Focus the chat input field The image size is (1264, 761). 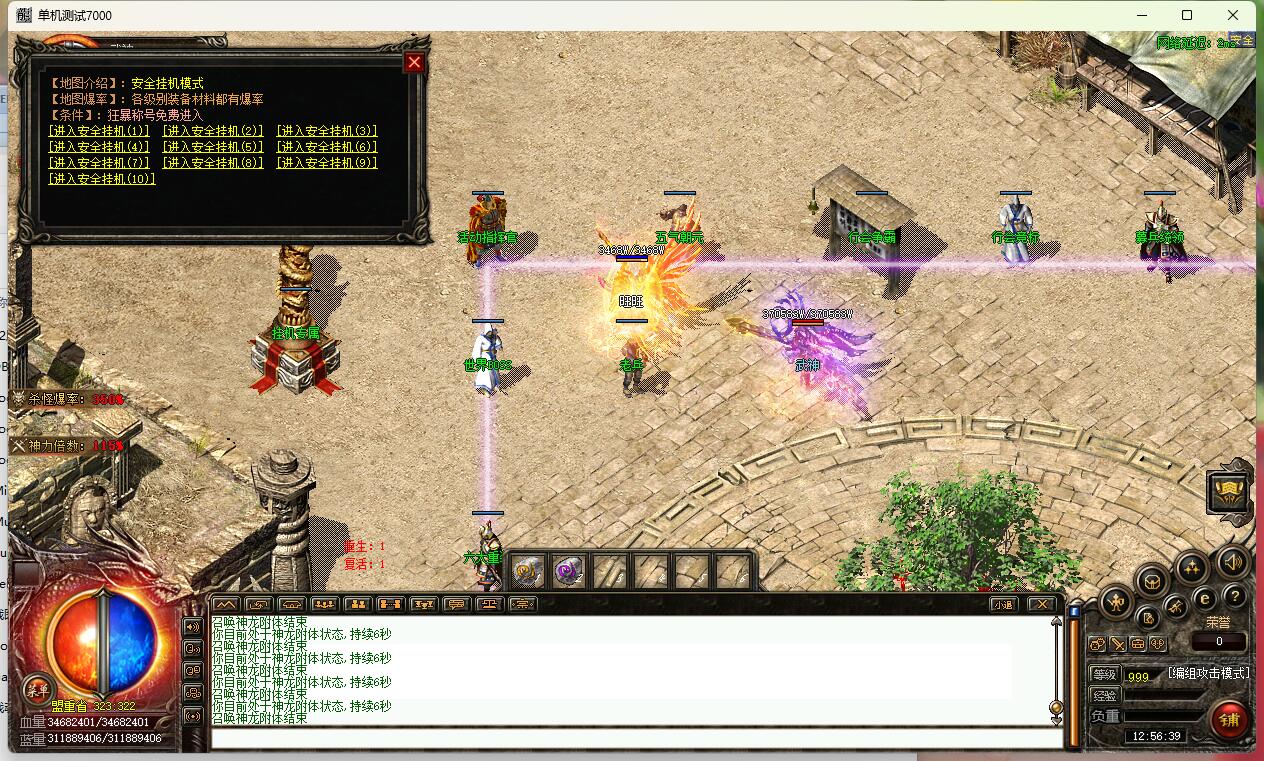click(636, 738)
